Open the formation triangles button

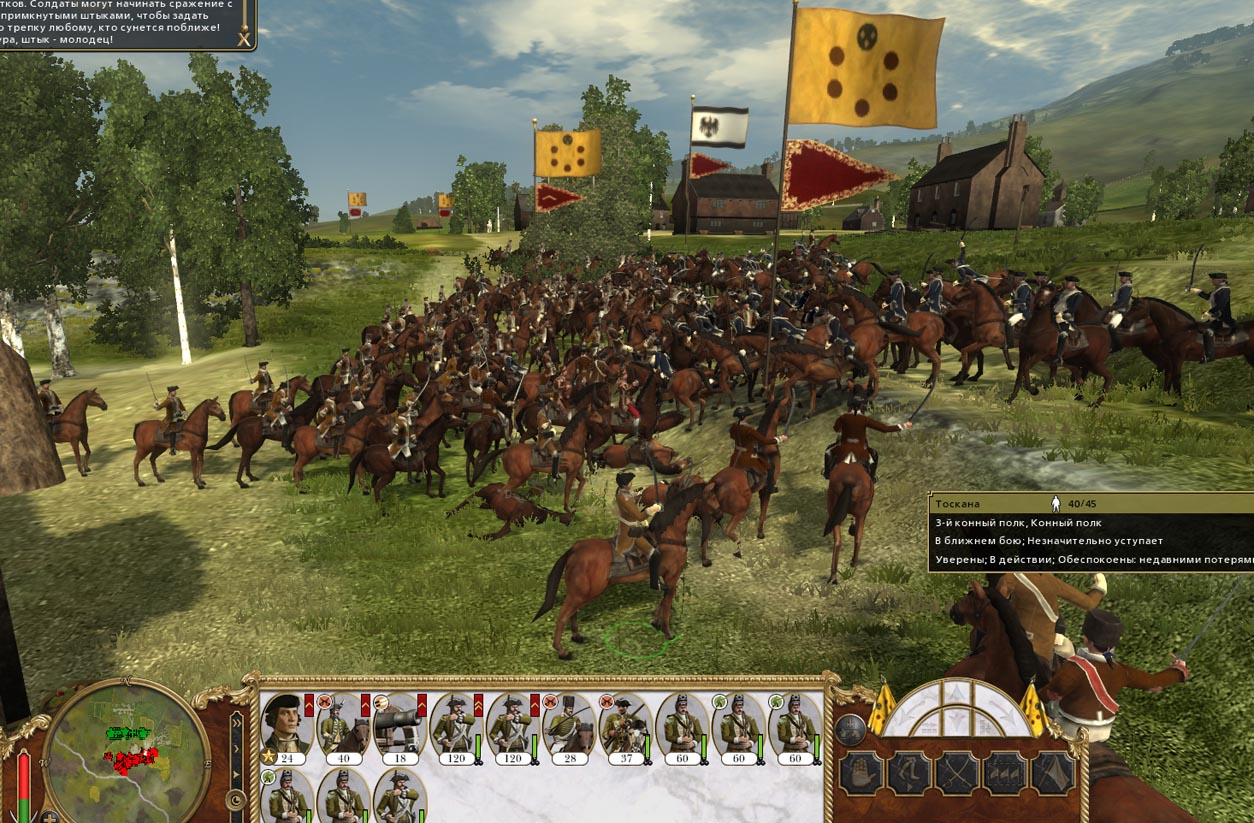click(1005, 773)
